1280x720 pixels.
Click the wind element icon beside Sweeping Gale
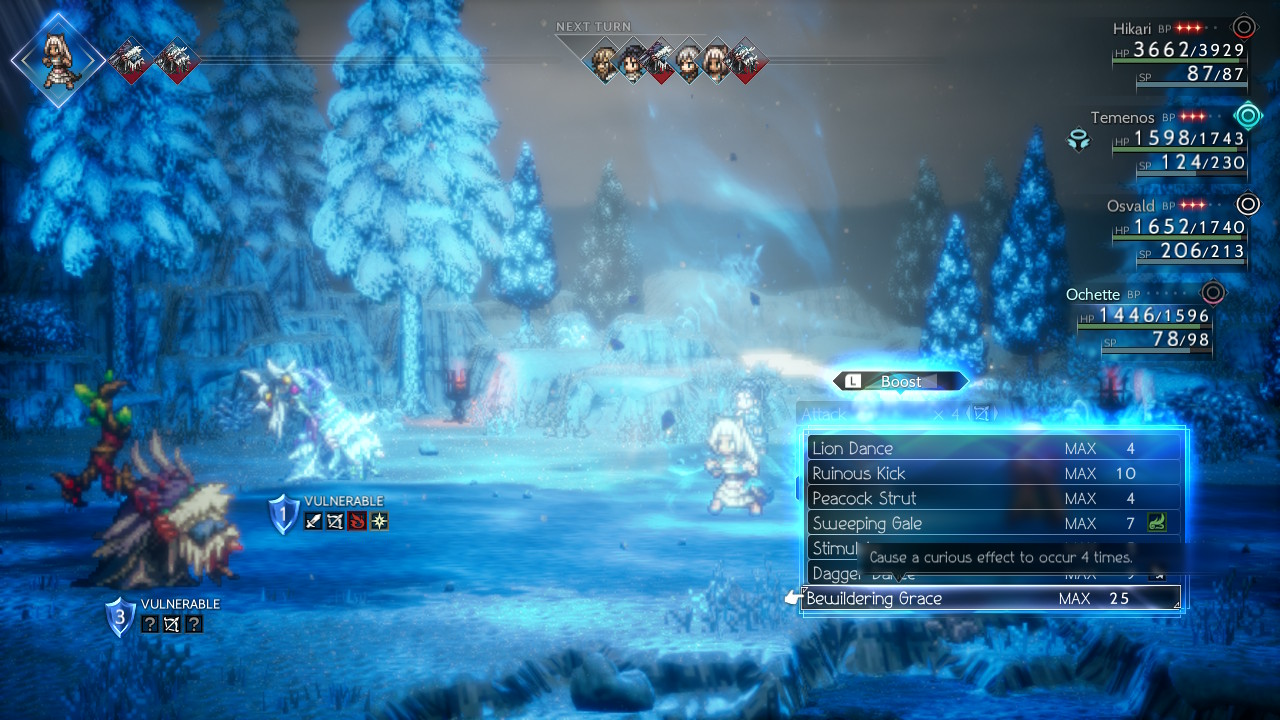(x=1160, y=523)
